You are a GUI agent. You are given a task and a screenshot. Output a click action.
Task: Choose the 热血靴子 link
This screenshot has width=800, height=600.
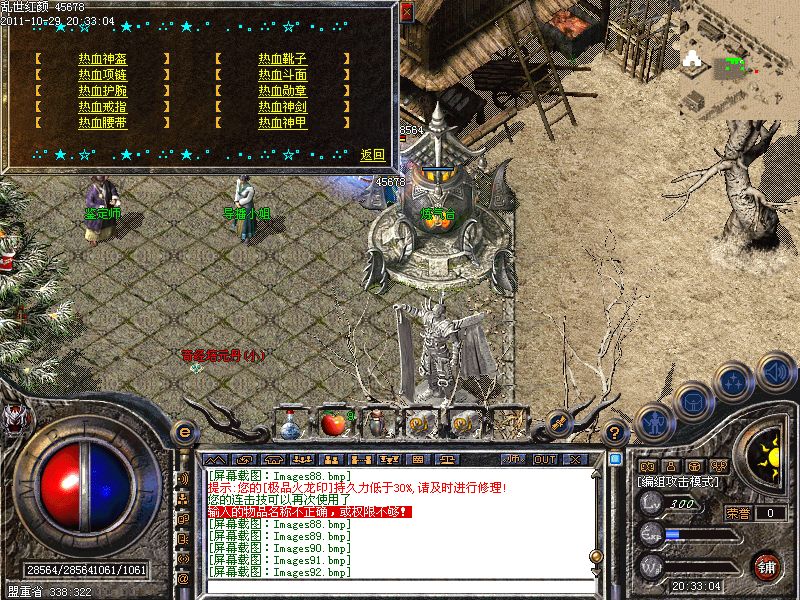(x=282, y=59)
